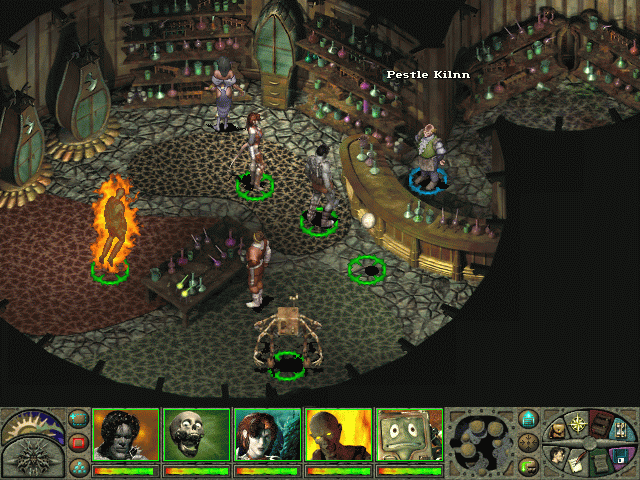Select Ignus's burning portrait

tap(338, 435)
